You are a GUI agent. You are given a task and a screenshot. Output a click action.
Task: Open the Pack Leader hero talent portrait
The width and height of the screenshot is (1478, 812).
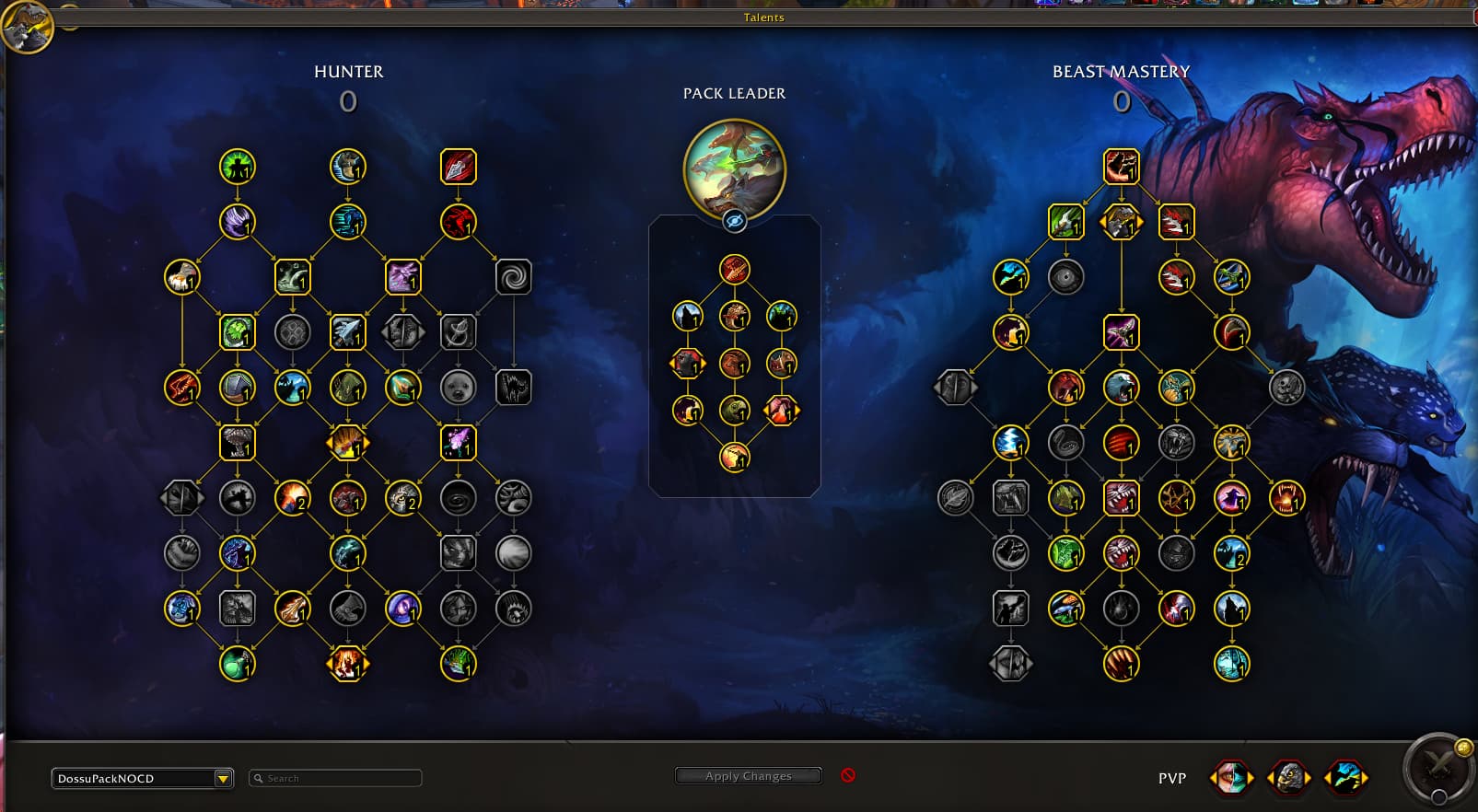(x=734, y=169)
